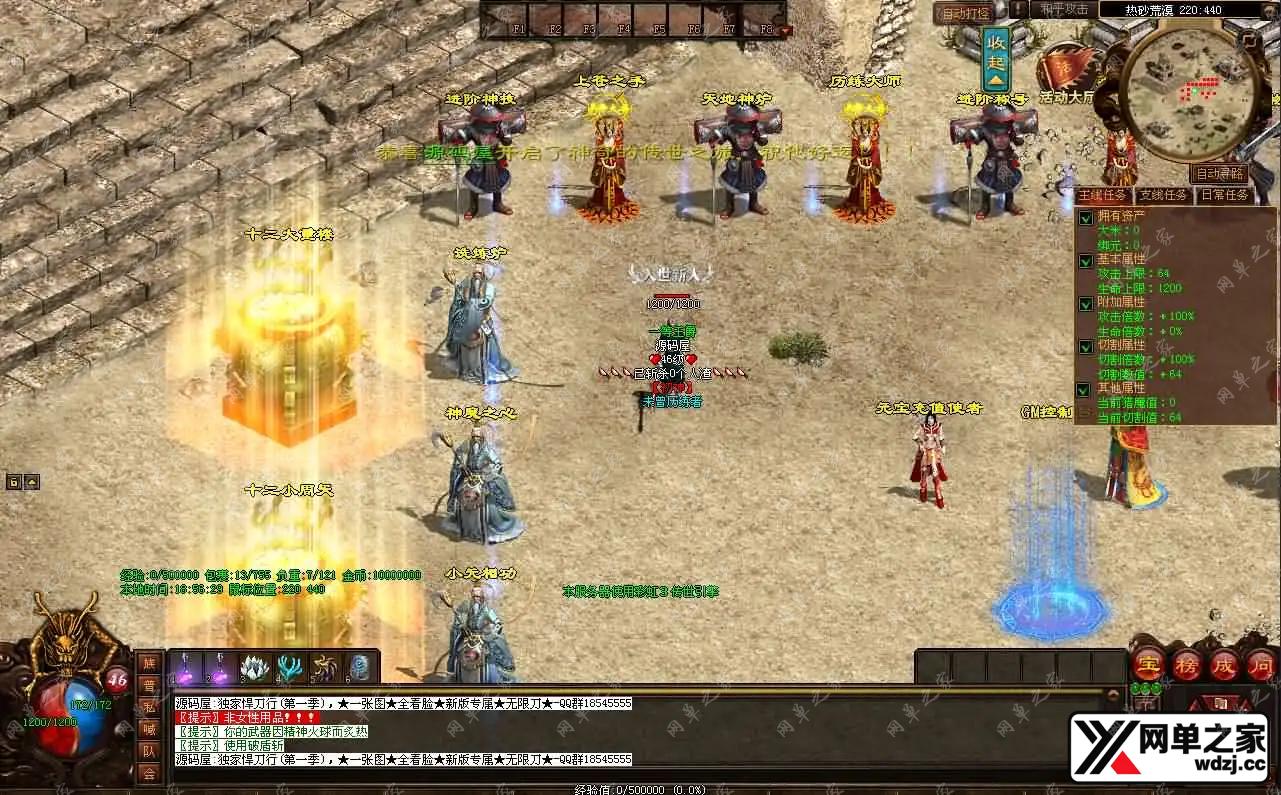Open the 支线任务 tab
This screenshot has width=1281, height=795.
point(1164,195)
